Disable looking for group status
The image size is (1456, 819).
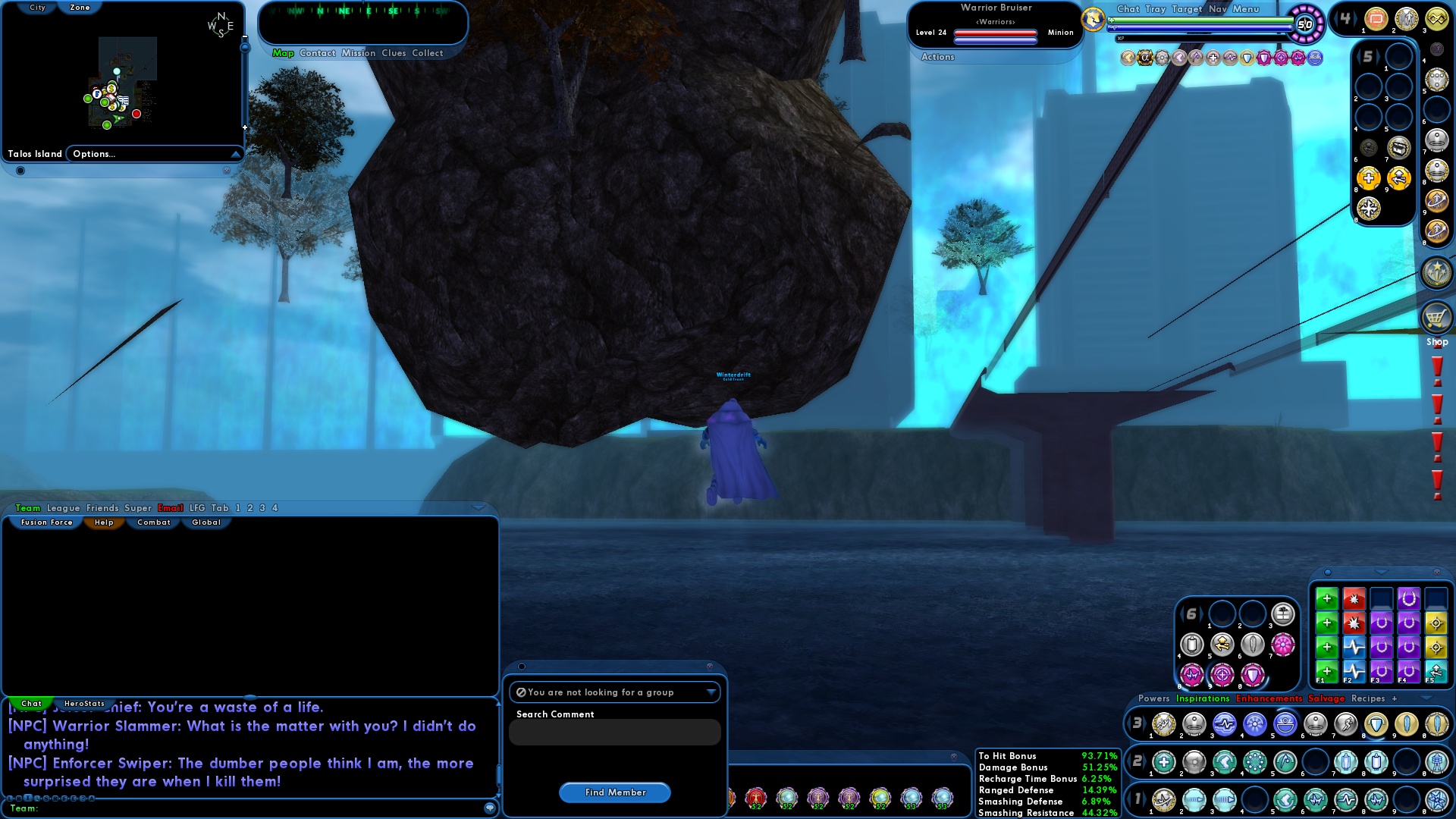[x=614, y=692]
